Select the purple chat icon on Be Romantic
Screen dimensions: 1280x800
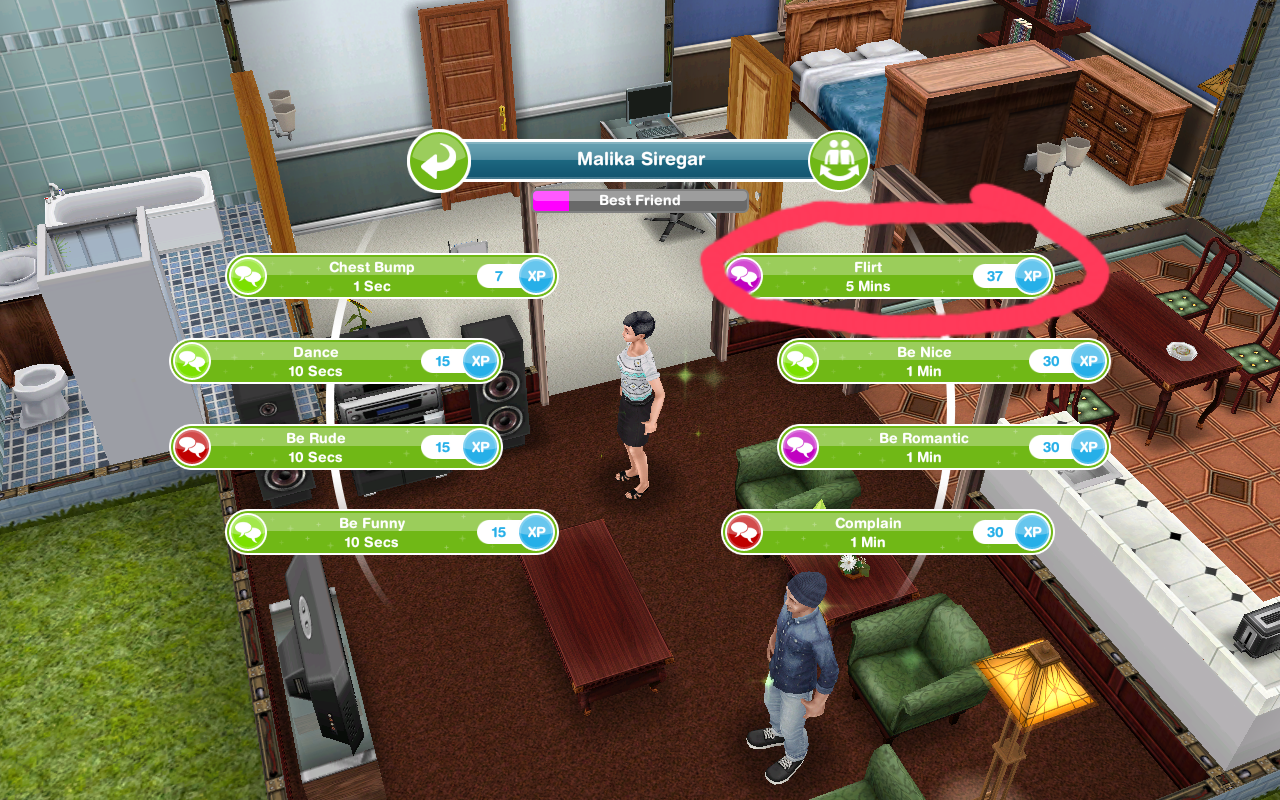click(x=800, y=447)
